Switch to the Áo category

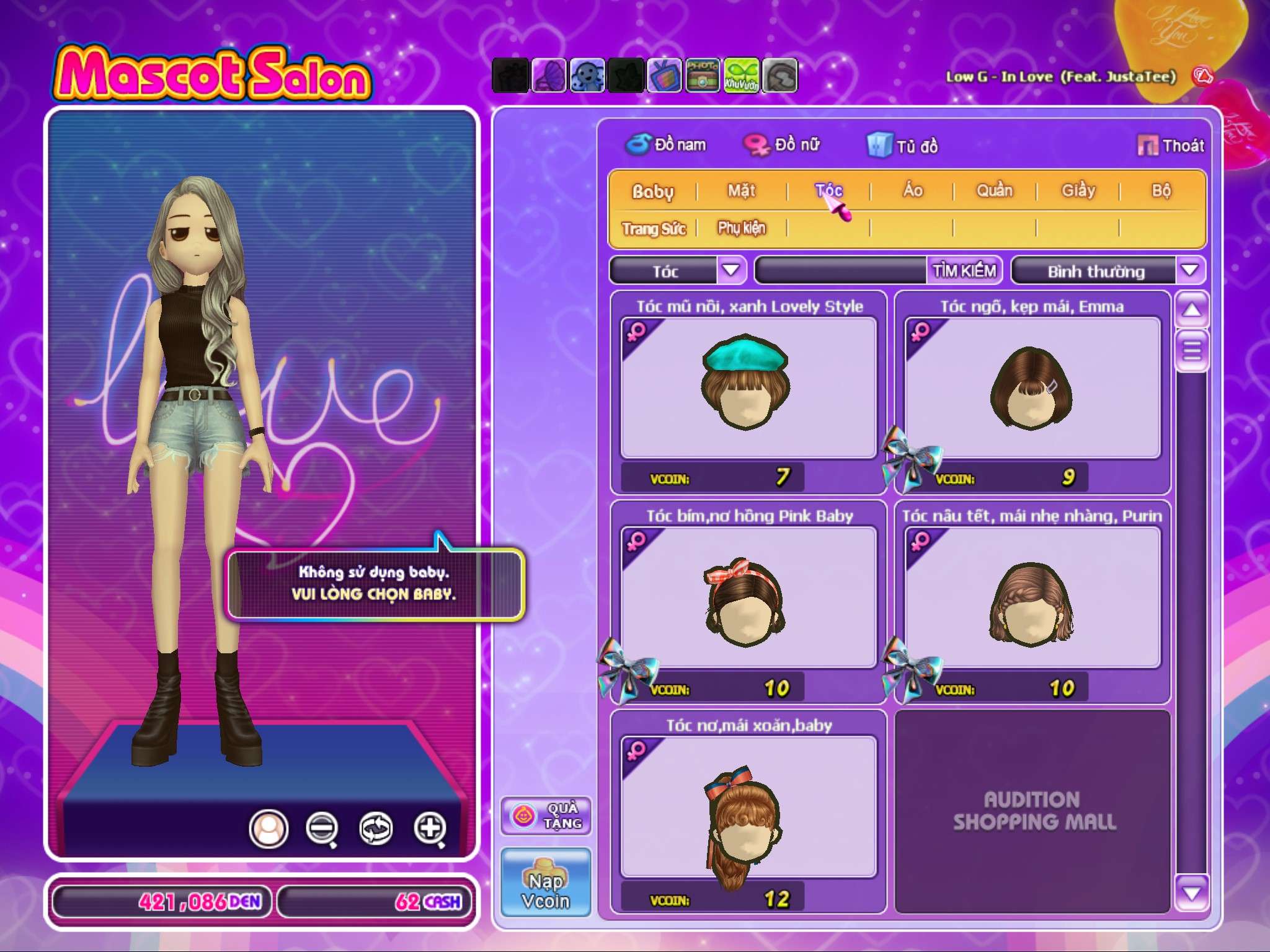[912, 190]
